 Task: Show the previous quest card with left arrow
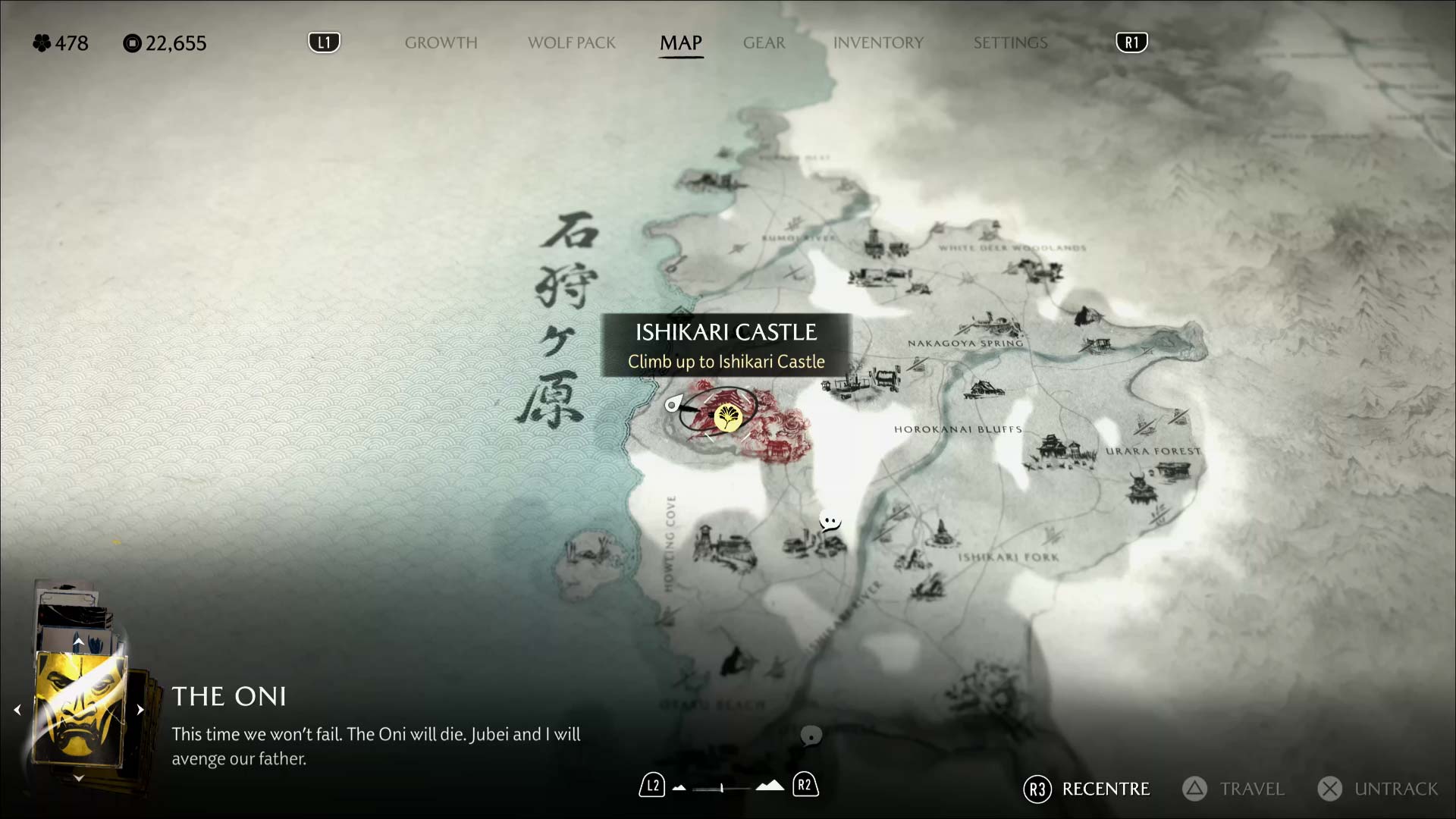point(17,710)
